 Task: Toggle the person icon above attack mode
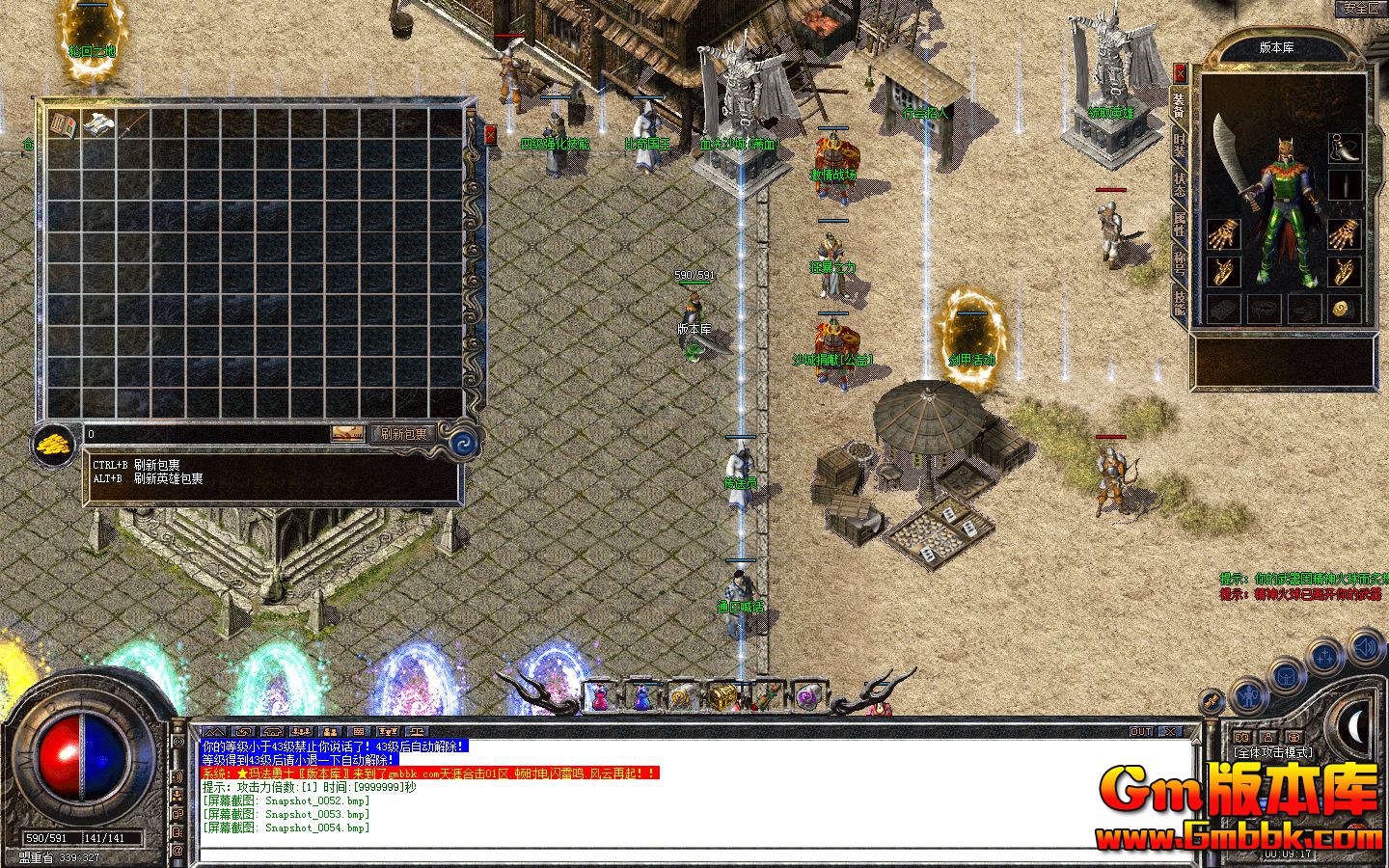1268,737
